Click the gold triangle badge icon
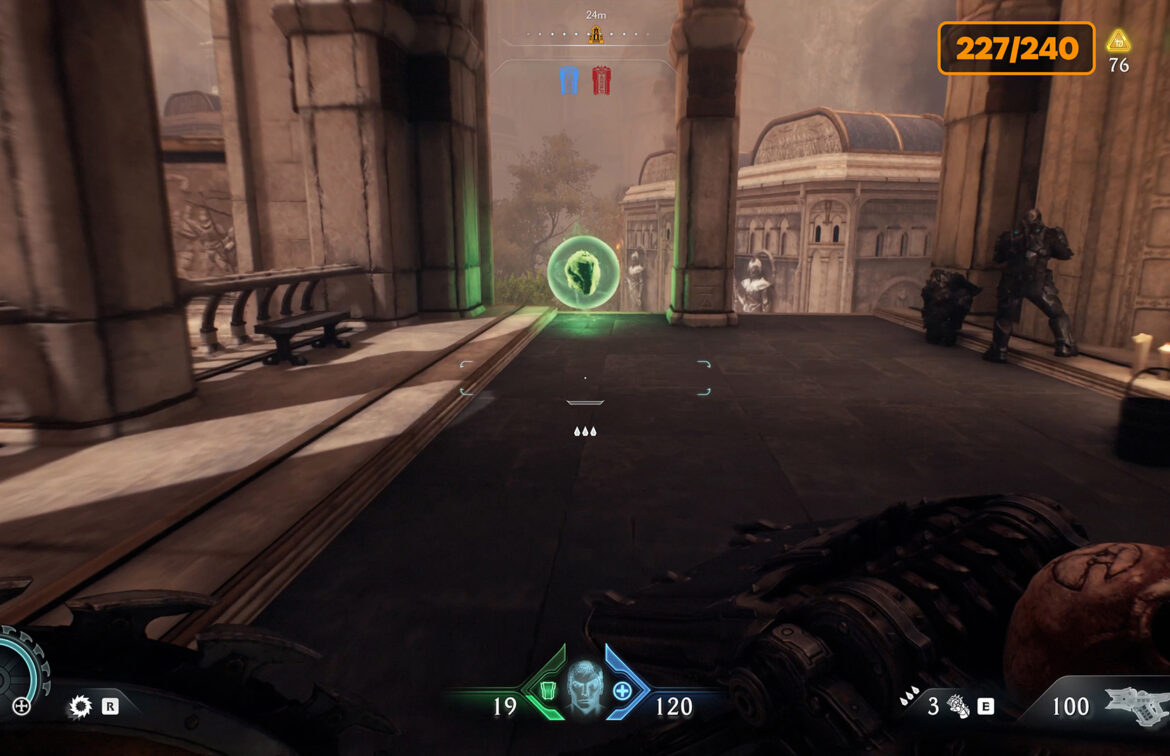The width and height of the screenshot is (1170, 756). click(1118, 42)
